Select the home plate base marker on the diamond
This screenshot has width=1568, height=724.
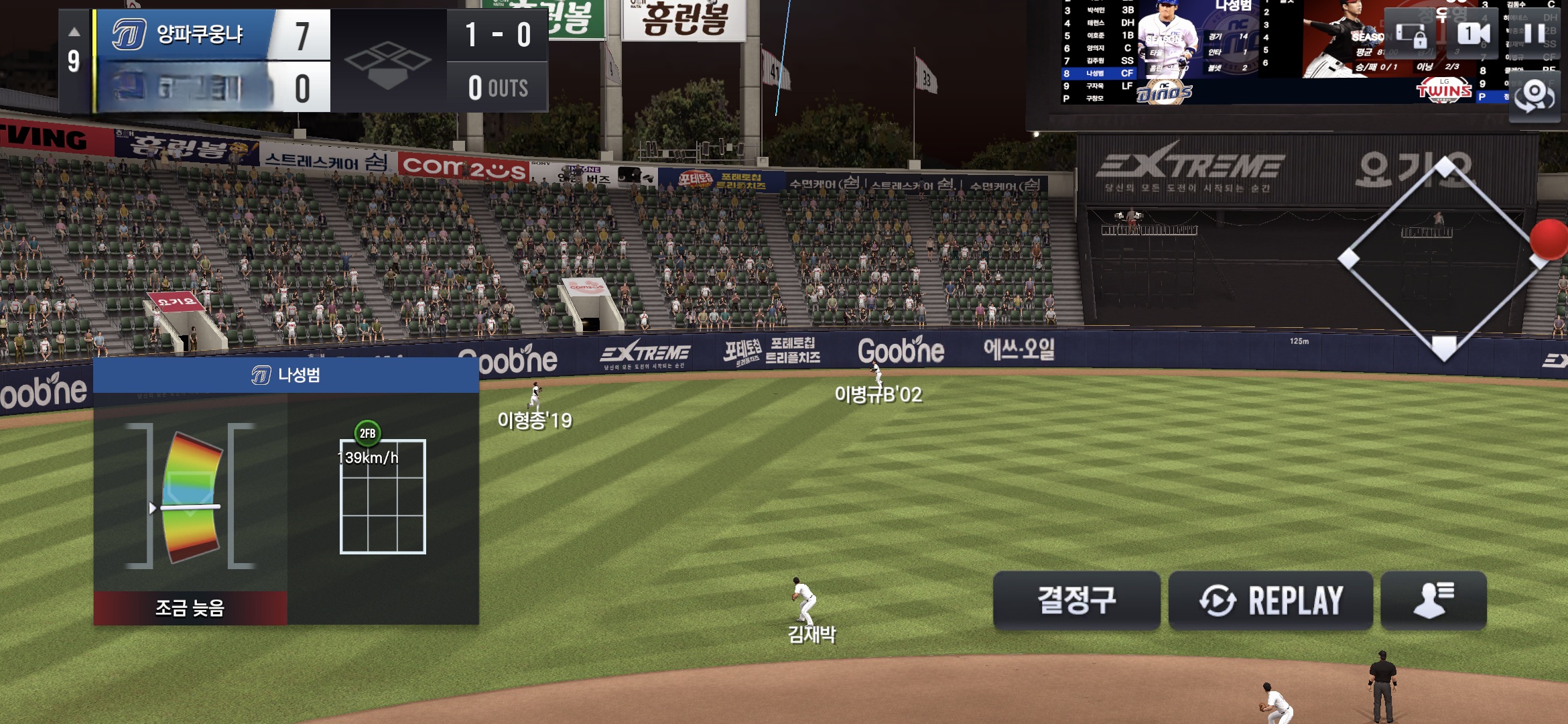(x=1444, y=347)
